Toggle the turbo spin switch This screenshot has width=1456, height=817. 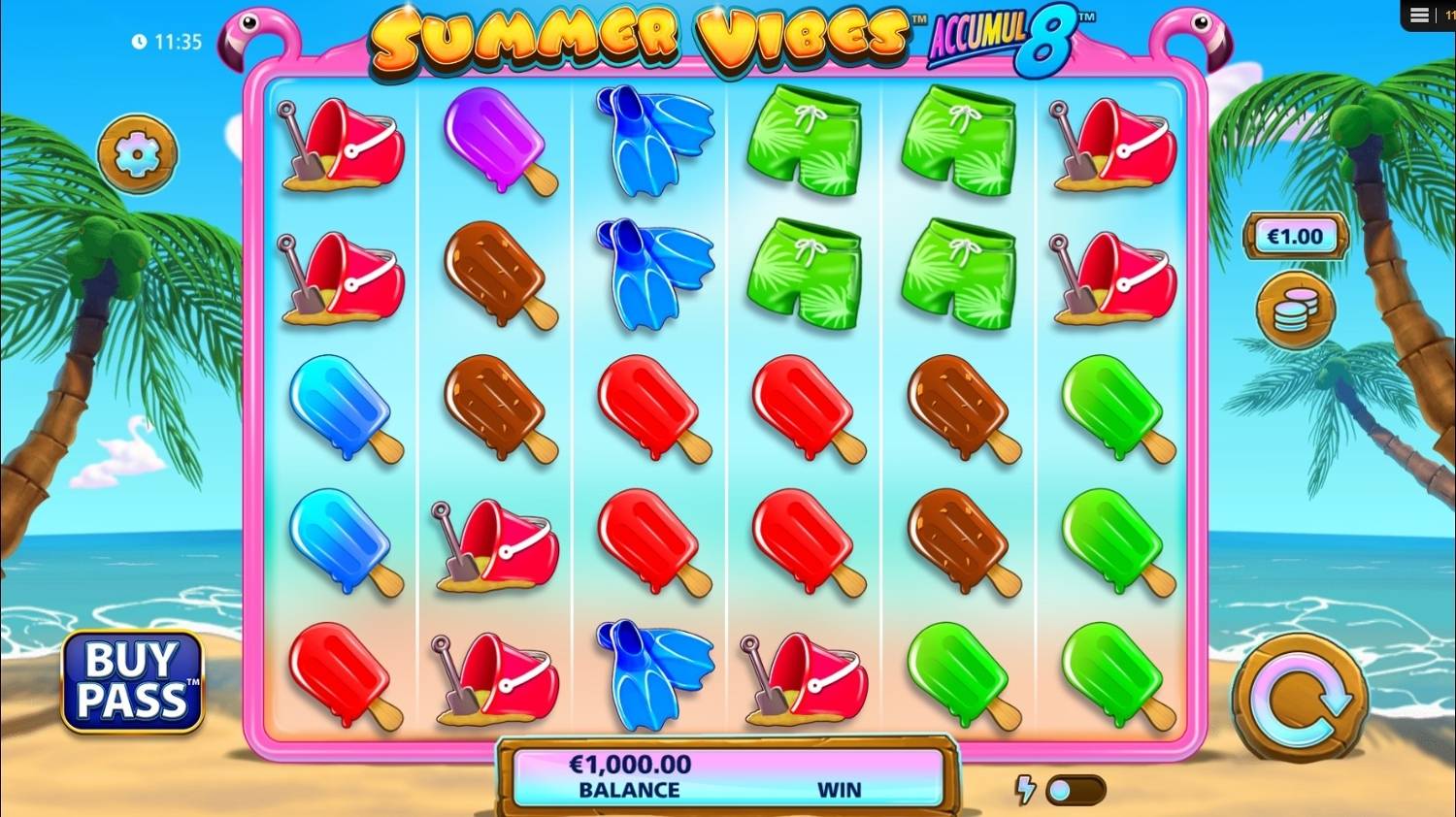tap(1077, 793)
